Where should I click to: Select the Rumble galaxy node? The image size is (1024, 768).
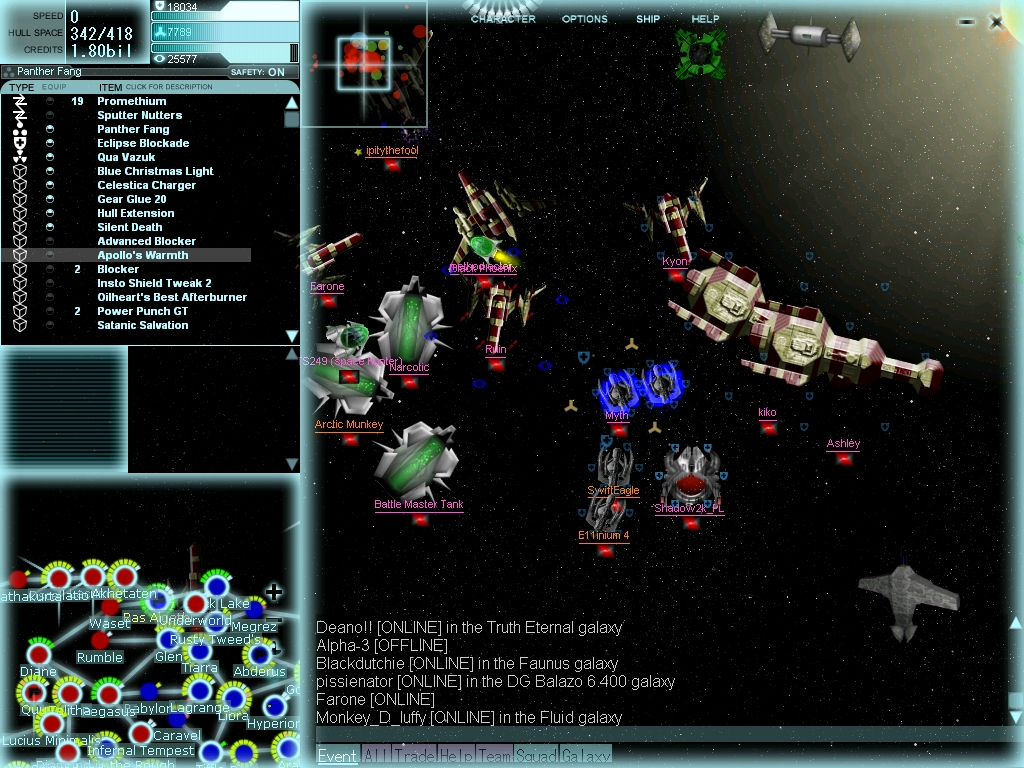coord(100,641)
